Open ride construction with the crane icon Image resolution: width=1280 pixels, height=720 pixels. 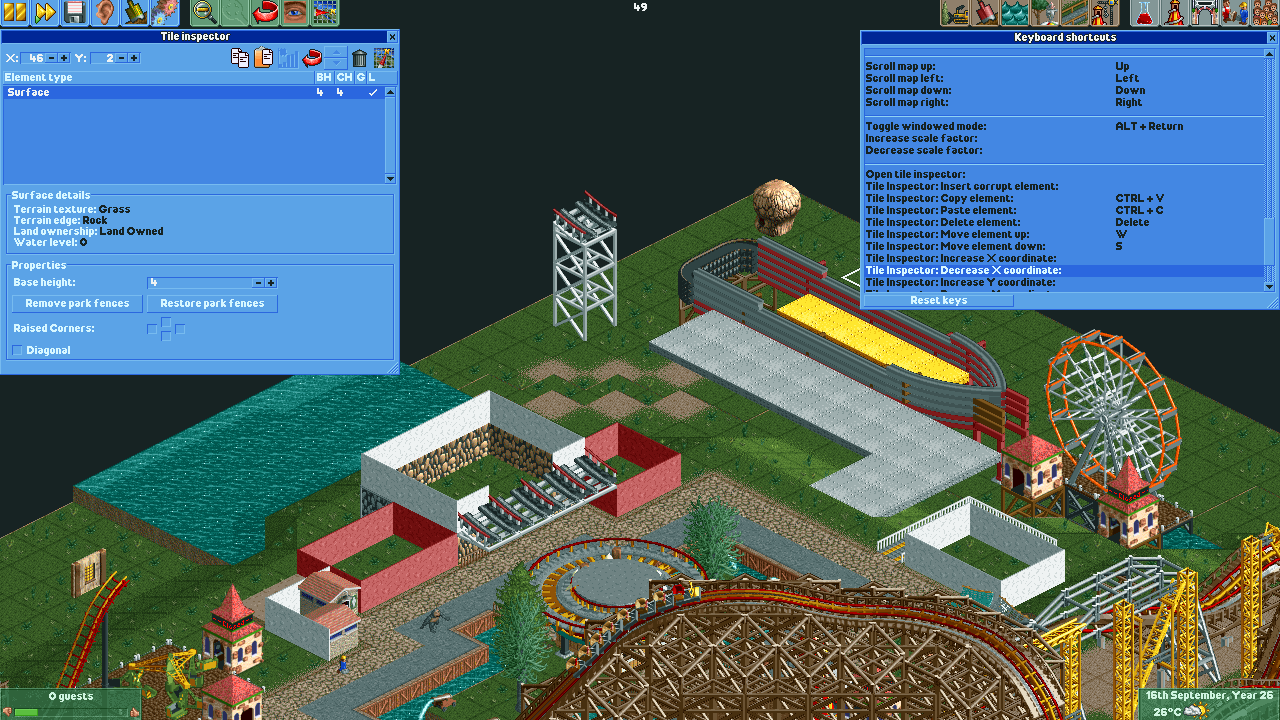[x=1102, y=13]
